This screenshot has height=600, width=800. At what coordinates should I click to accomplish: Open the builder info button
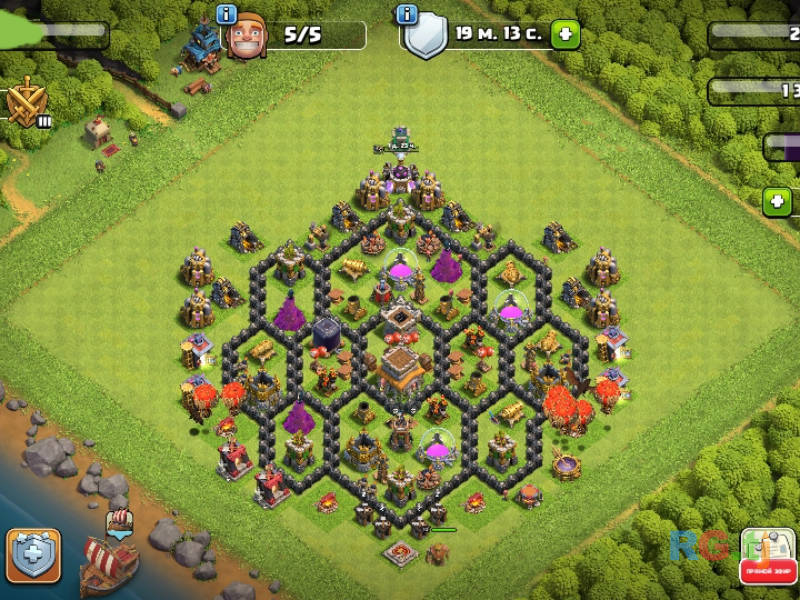pyautogui.click(x=226, y=15)
